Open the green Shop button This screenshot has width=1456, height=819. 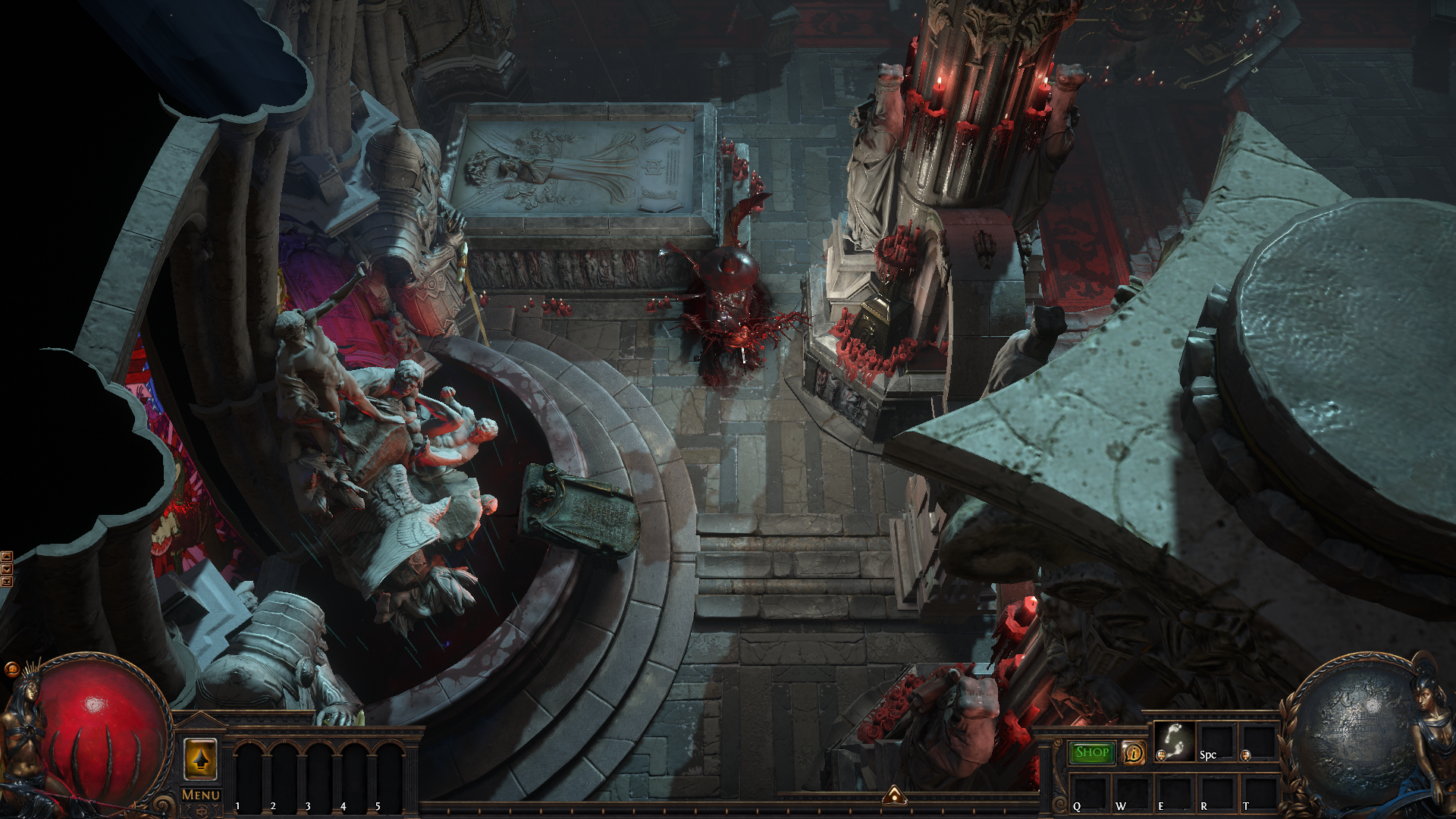pos(1092,752)
